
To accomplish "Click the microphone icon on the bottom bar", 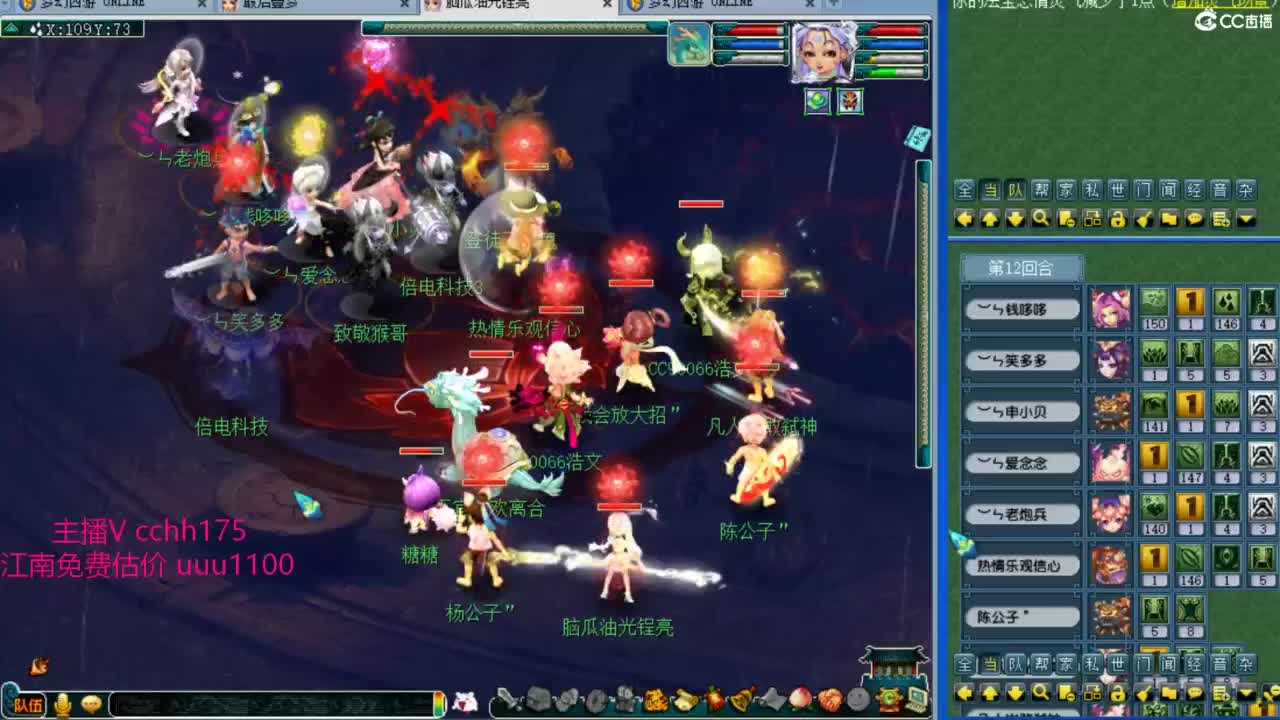I will [64, 702].
